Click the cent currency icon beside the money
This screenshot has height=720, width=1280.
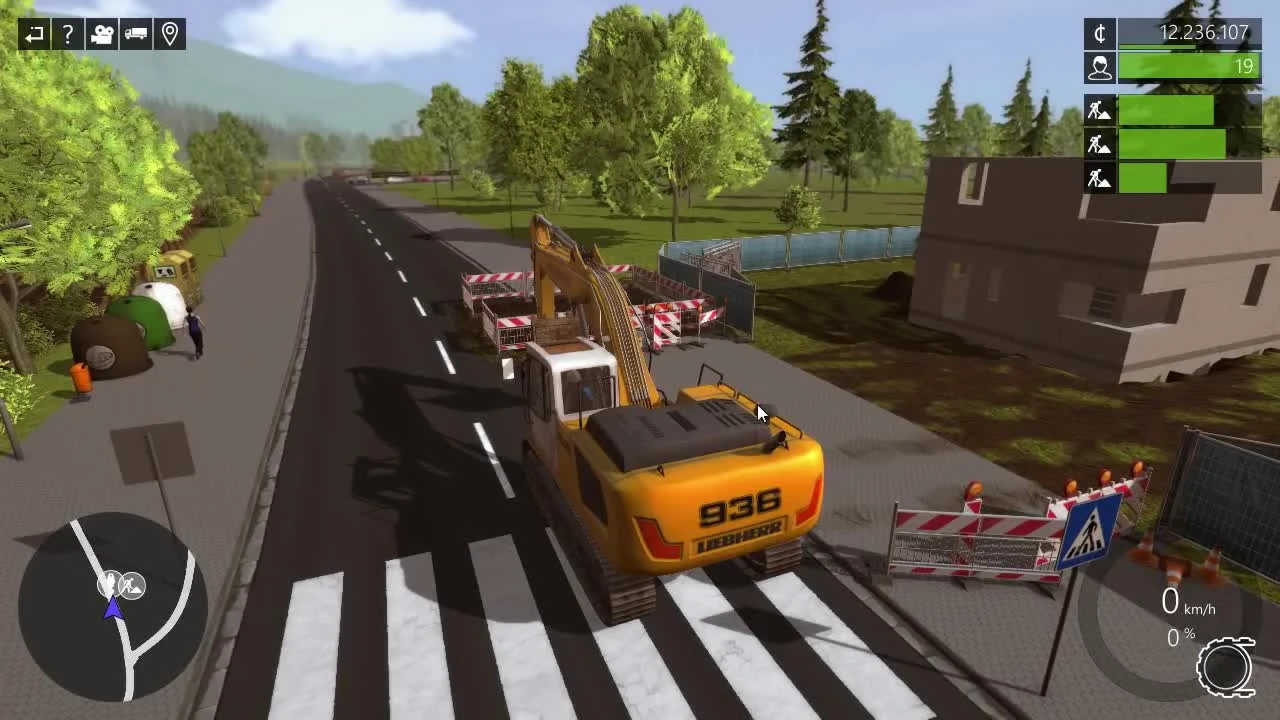point(1098,34)
